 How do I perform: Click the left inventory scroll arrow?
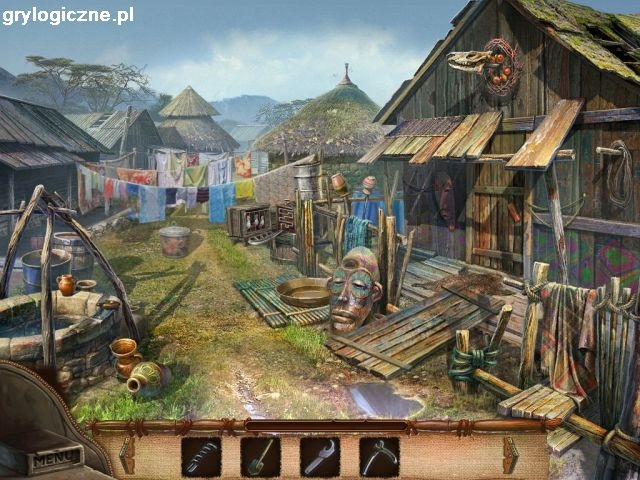[128, 457]
